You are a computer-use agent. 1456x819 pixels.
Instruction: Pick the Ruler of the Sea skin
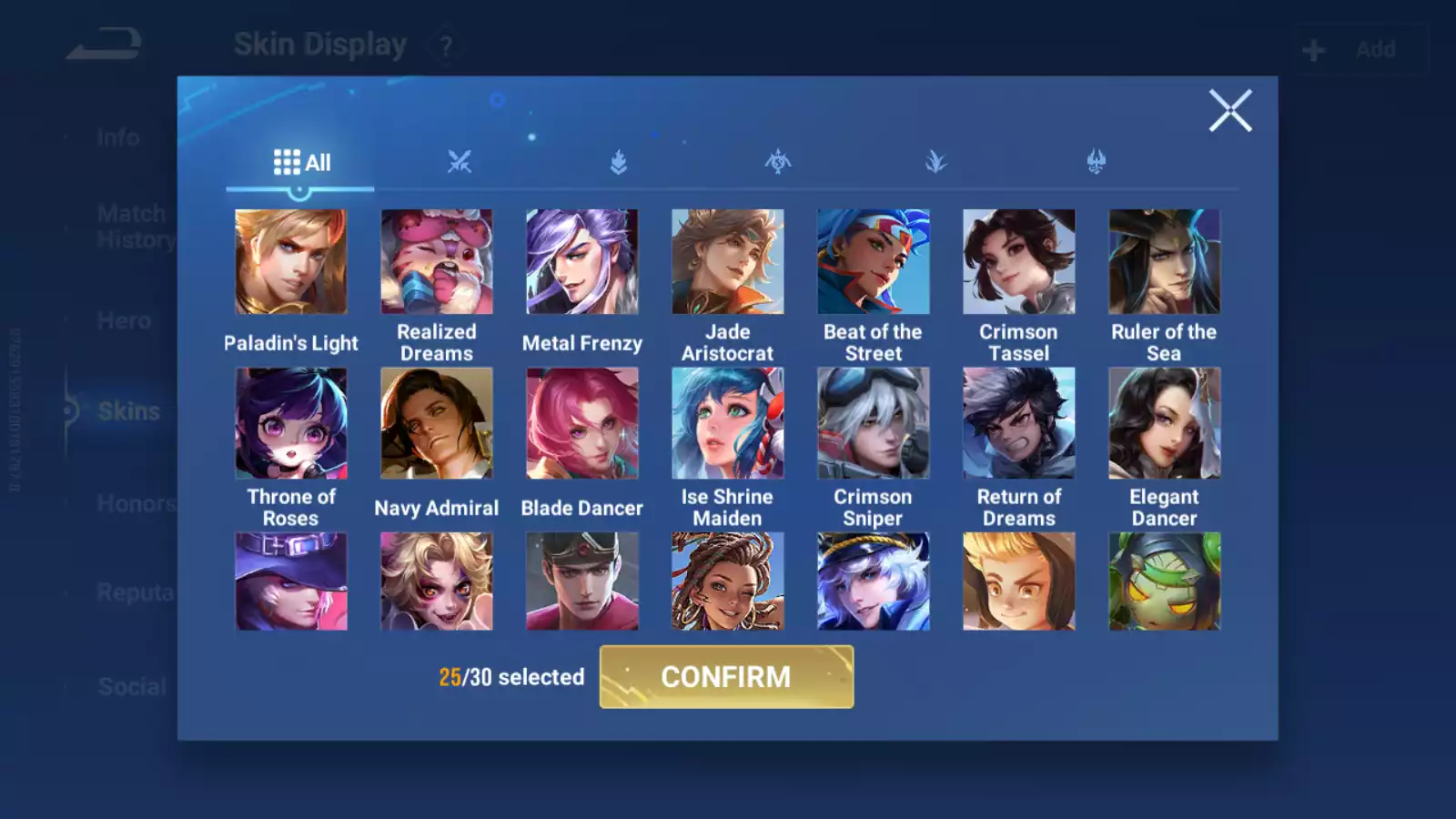pyautogui.click(x=1165, y=262)
